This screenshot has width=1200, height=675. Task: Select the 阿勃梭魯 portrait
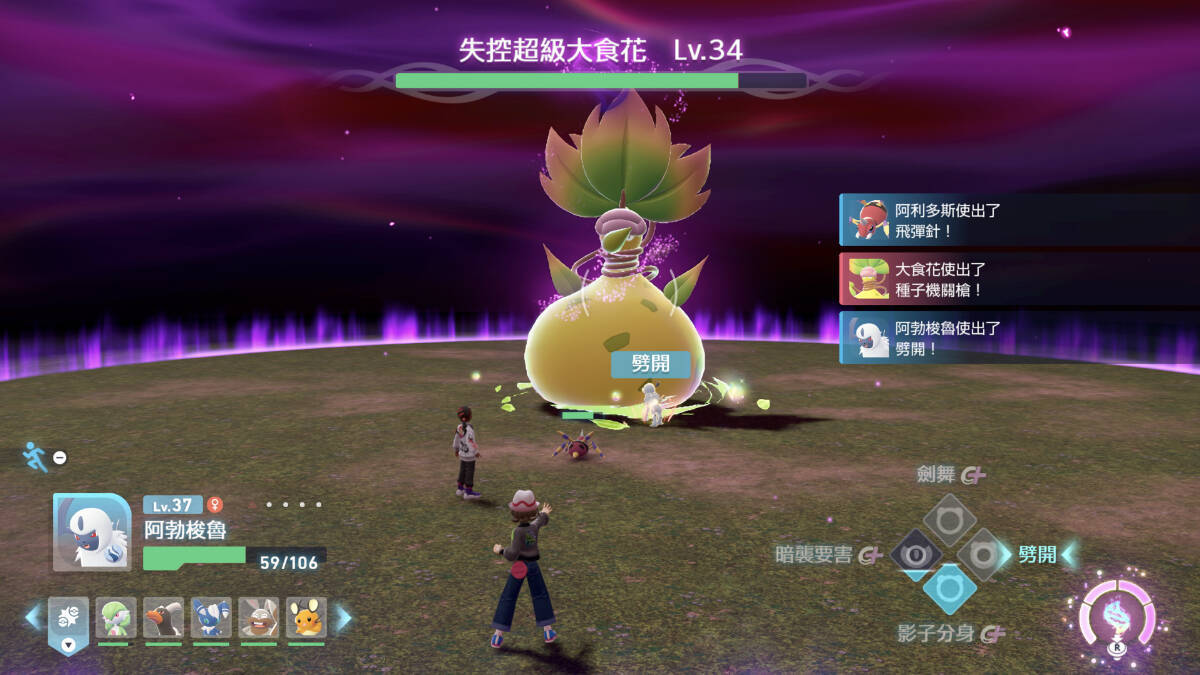91,532
